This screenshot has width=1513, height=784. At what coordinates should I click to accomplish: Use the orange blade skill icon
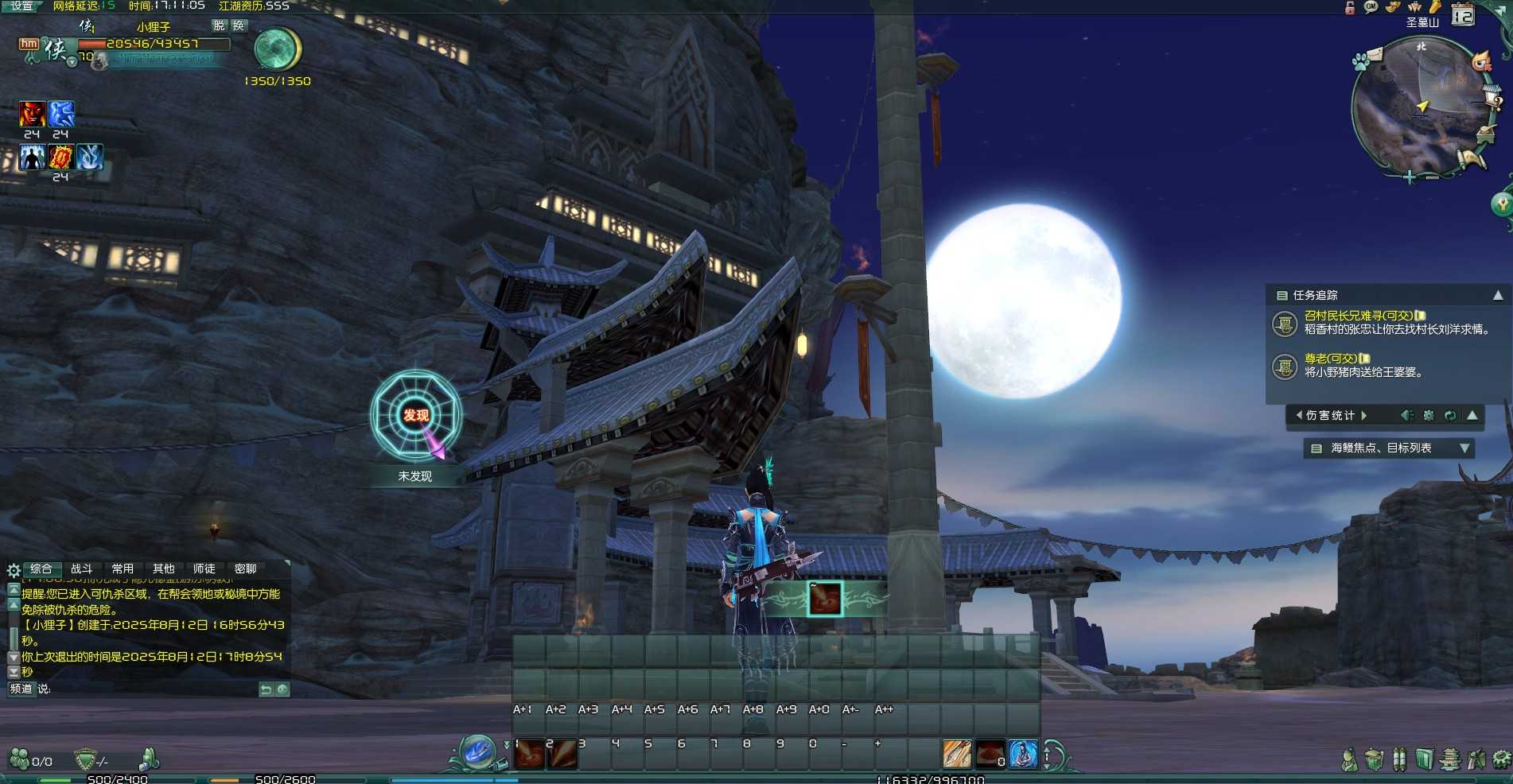tap(957, 754)
